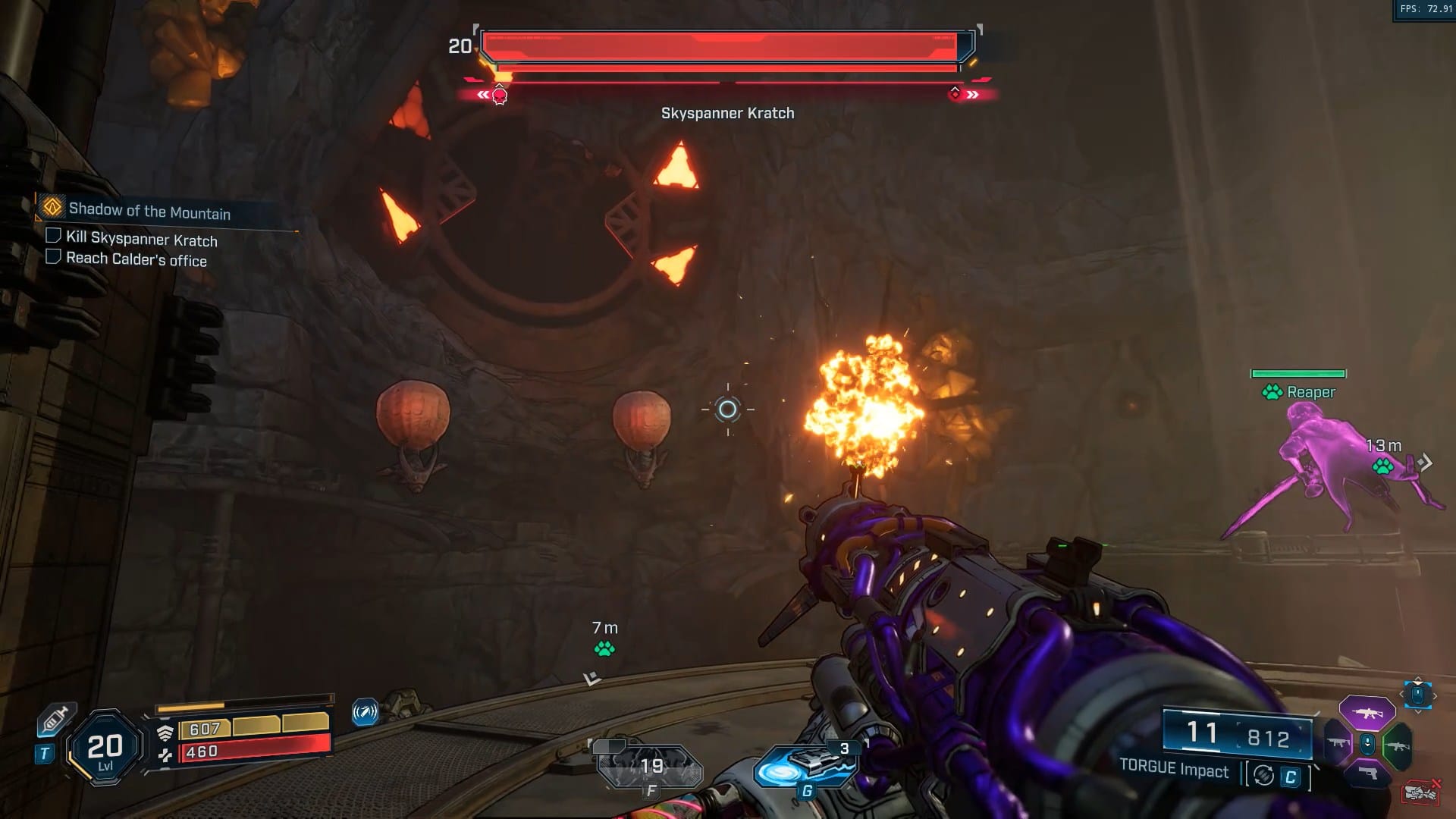Select the top purple assault rifle slot
This screenshot has height=819, width=1456.
click(1367, 714)
